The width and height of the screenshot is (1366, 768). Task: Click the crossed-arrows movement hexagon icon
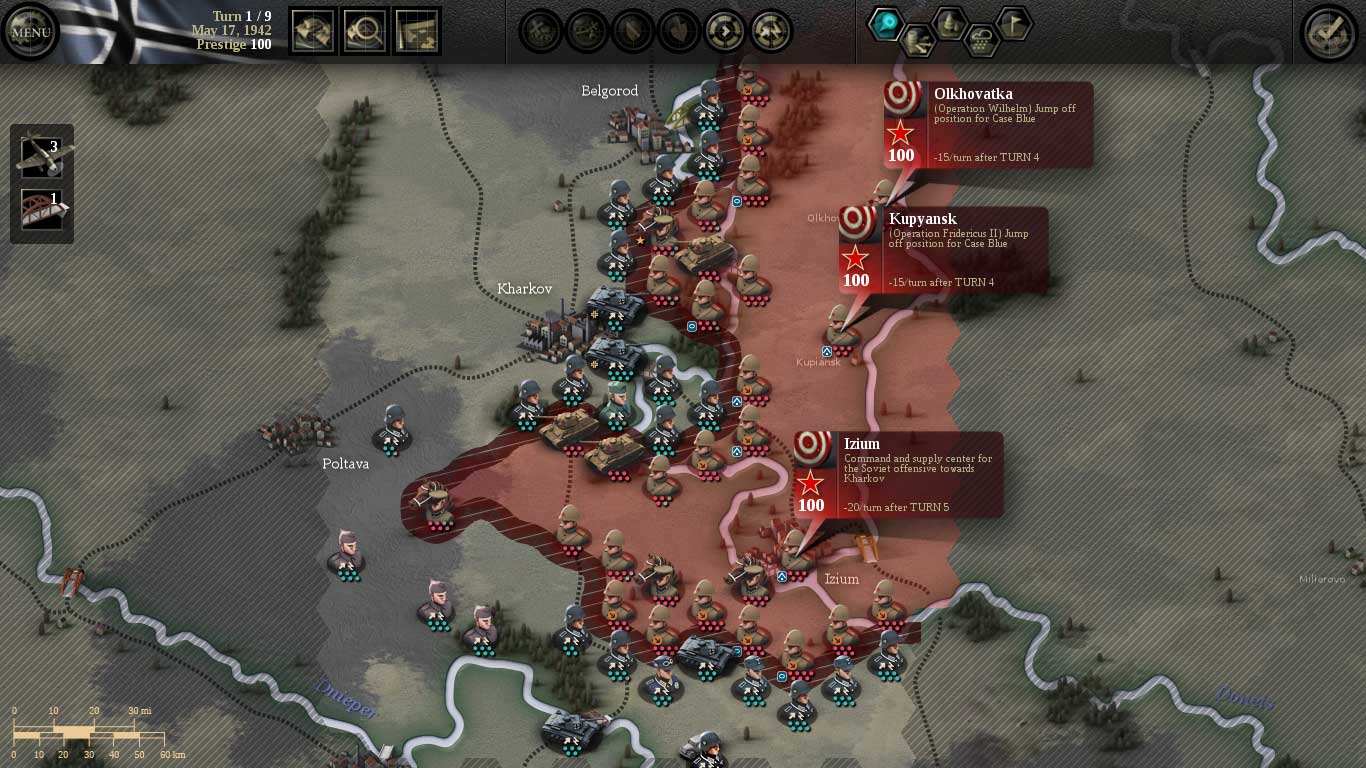[918, 40]
